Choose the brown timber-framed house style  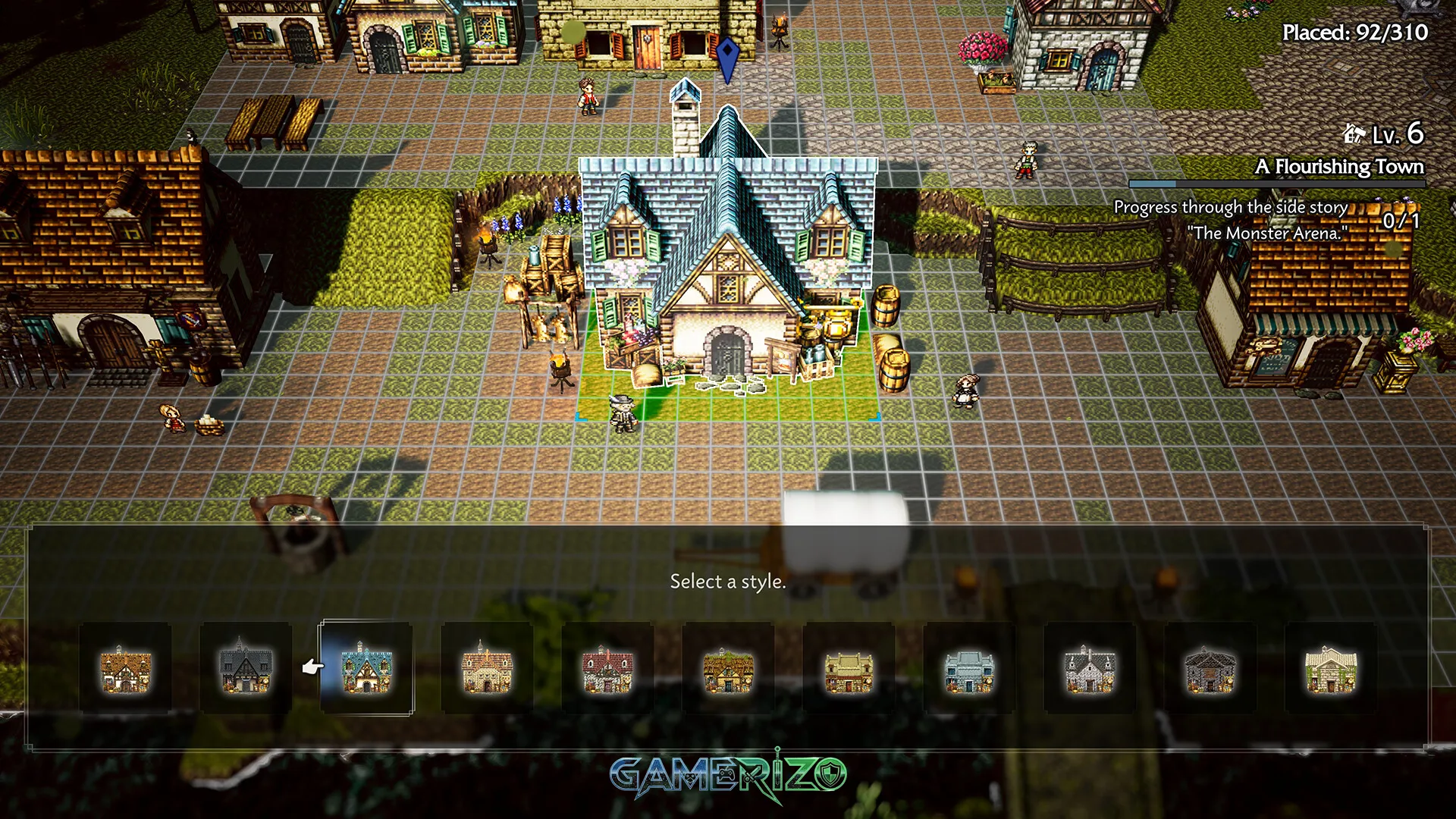point(127,671)
